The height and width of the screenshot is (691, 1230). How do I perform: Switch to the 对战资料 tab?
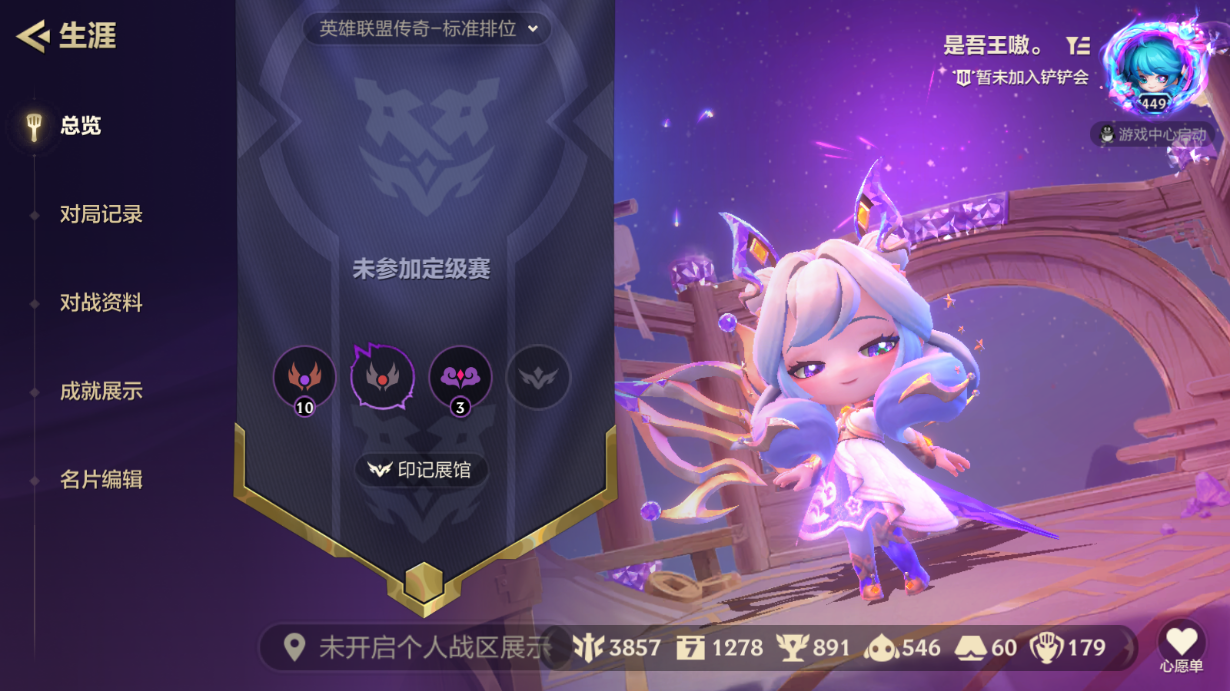pyautogui.click(x=100, y=302)
